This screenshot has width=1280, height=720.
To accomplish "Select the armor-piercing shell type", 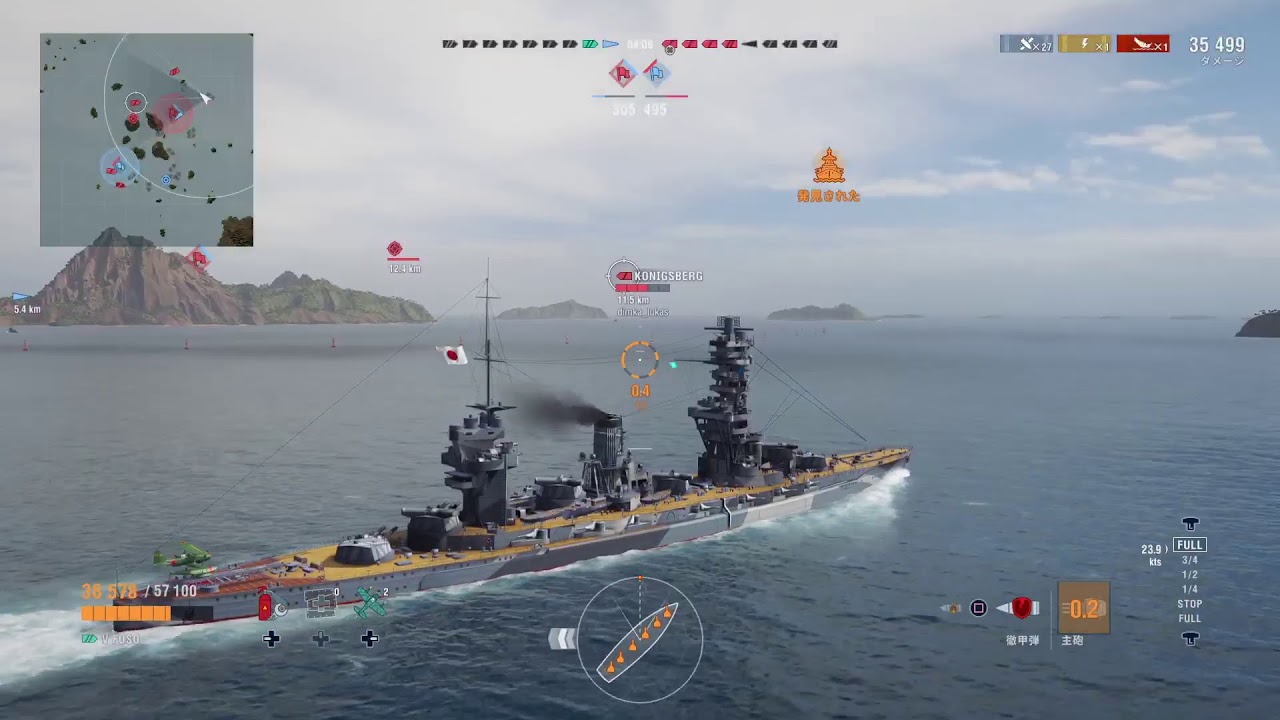I will (x=1021, y=608).
